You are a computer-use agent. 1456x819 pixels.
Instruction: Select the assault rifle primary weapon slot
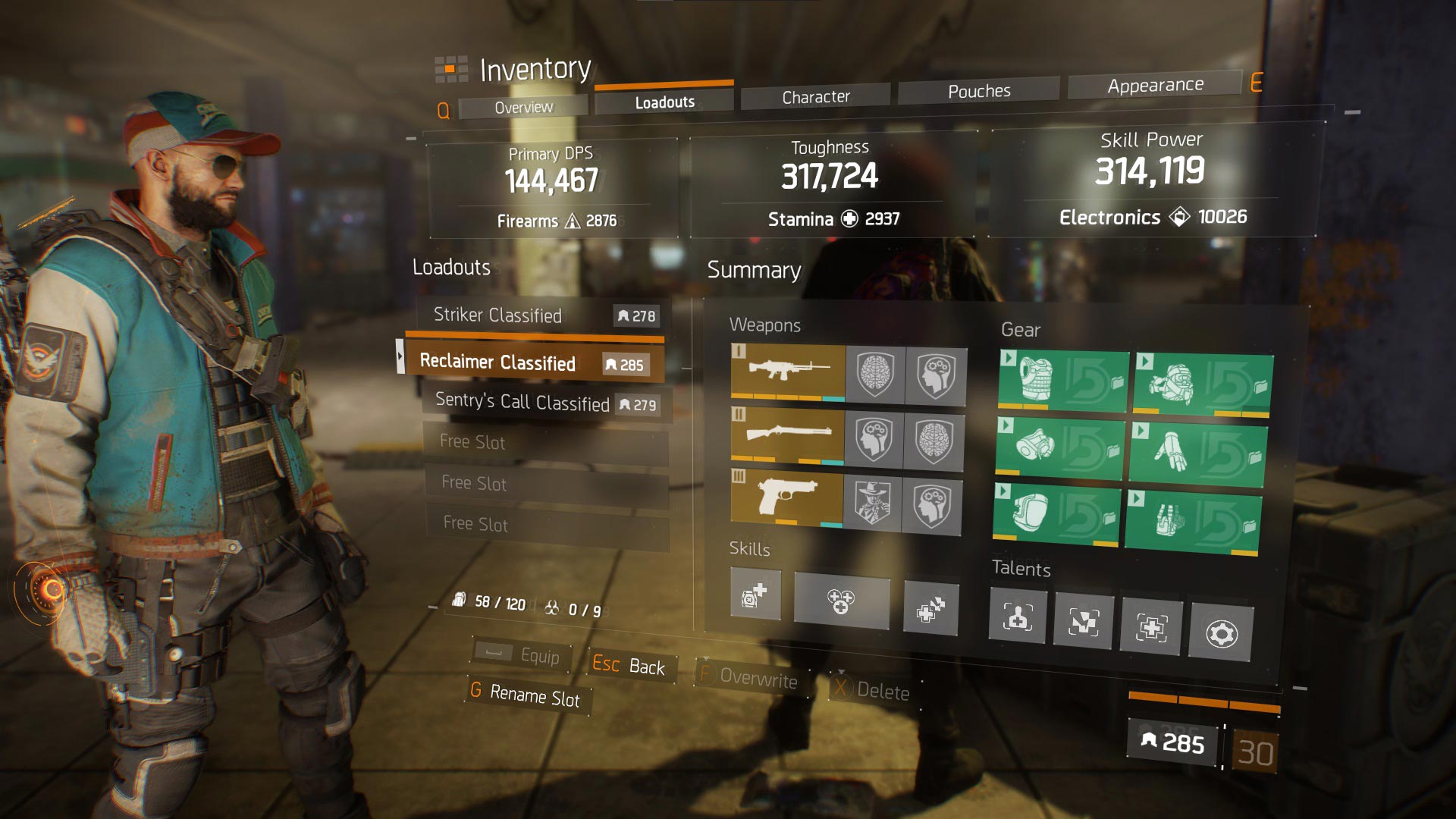788,371
